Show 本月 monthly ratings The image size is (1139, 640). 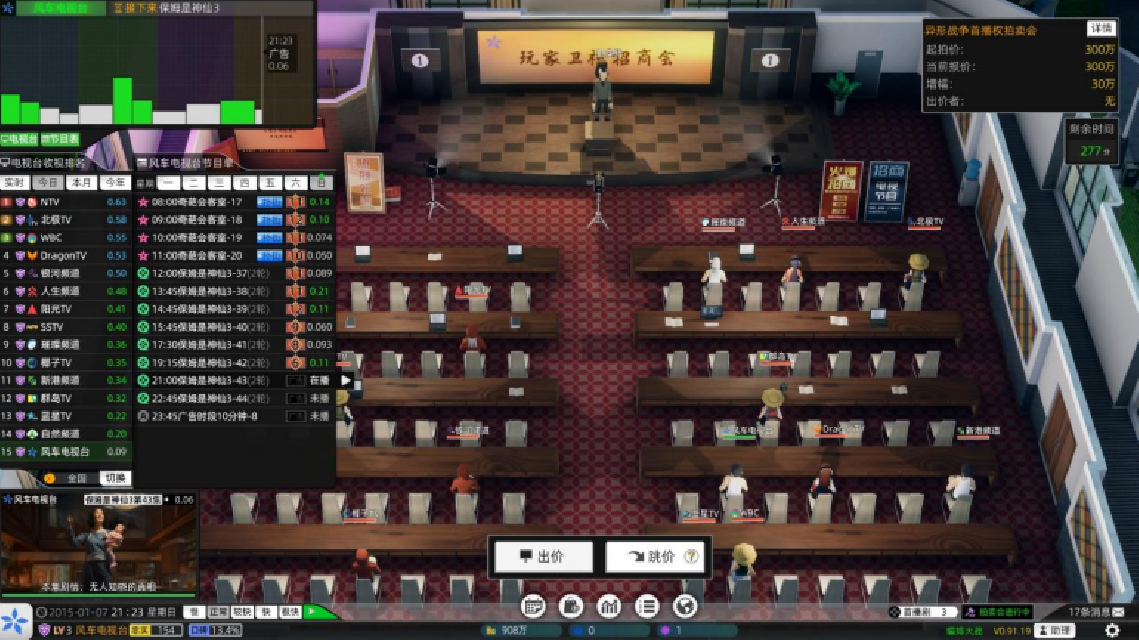tap(80, 183)
